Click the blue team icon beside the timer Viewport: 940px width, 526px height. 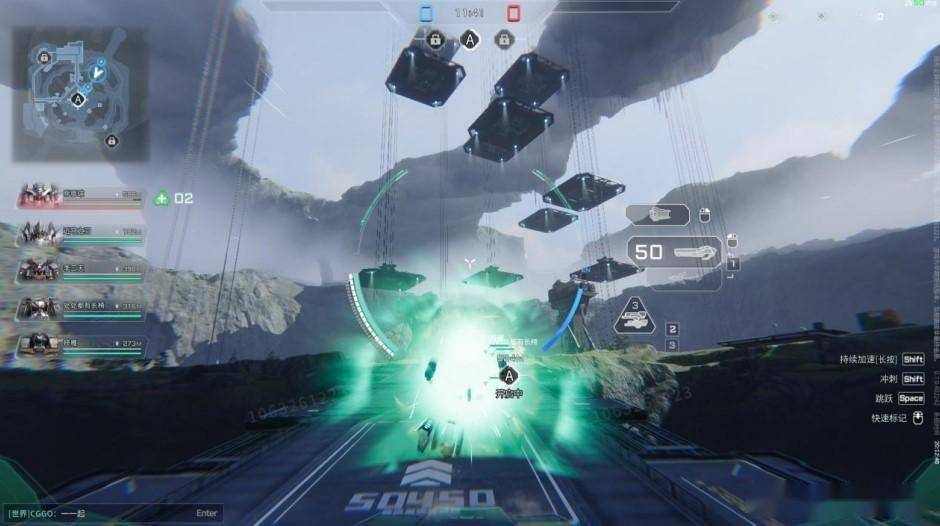[426, 14]
